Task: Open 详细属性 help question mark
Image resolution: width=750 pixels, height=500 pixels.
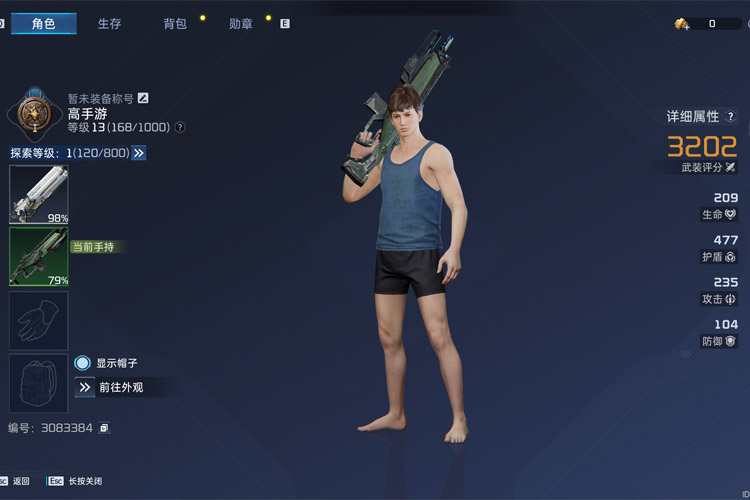Action: pos(731,117)
